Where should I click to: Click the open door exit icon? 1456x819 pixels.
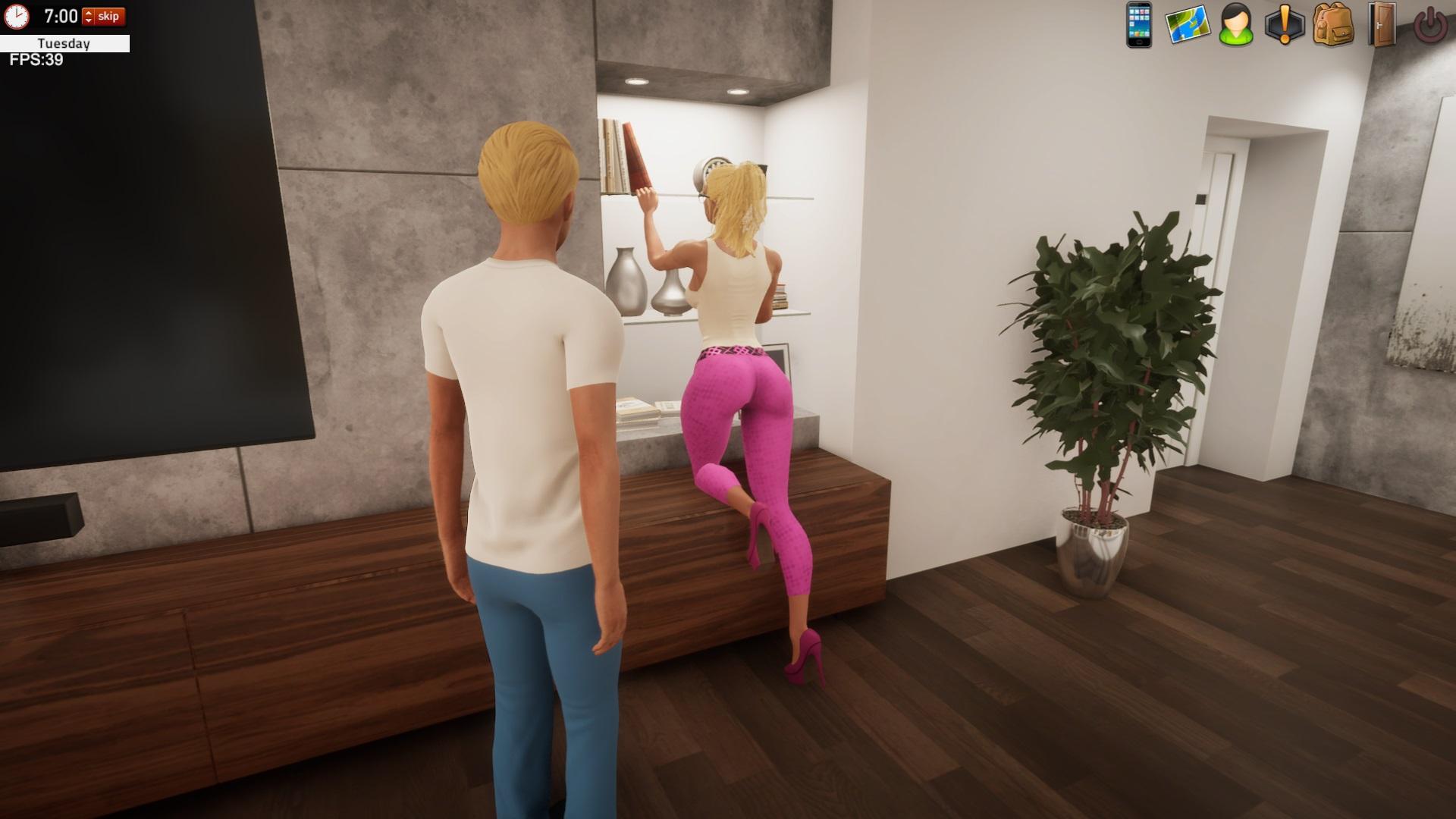pyautogui.click(x=1381, y=25)
